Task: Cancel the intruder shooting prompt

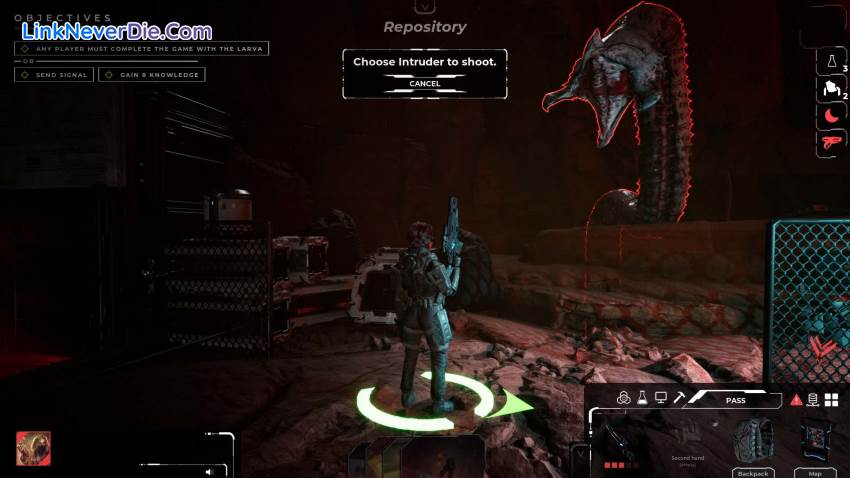Action: click(x=424, y=84)
